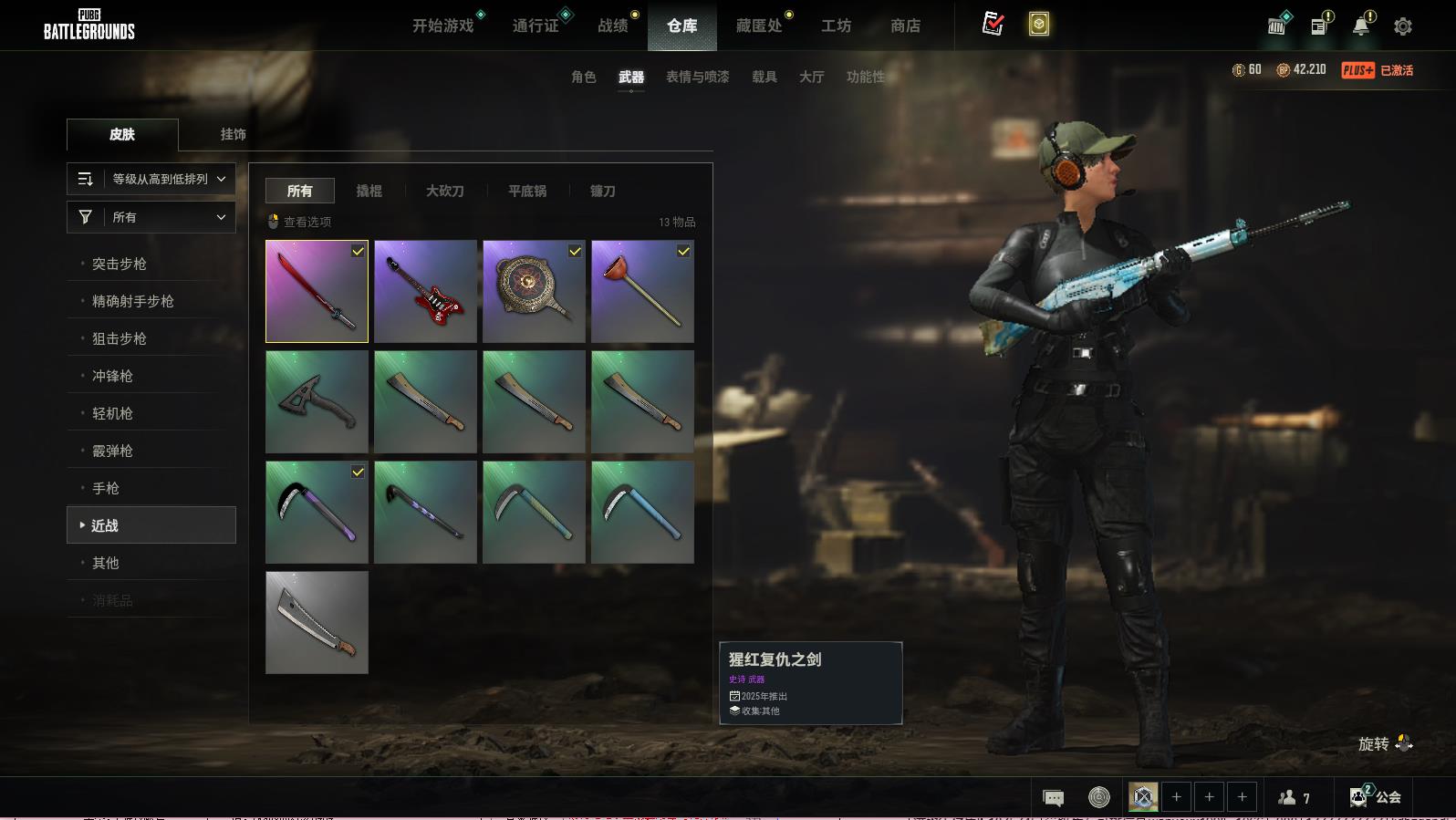Open the 工坊 workshop page

pos(836,26)
